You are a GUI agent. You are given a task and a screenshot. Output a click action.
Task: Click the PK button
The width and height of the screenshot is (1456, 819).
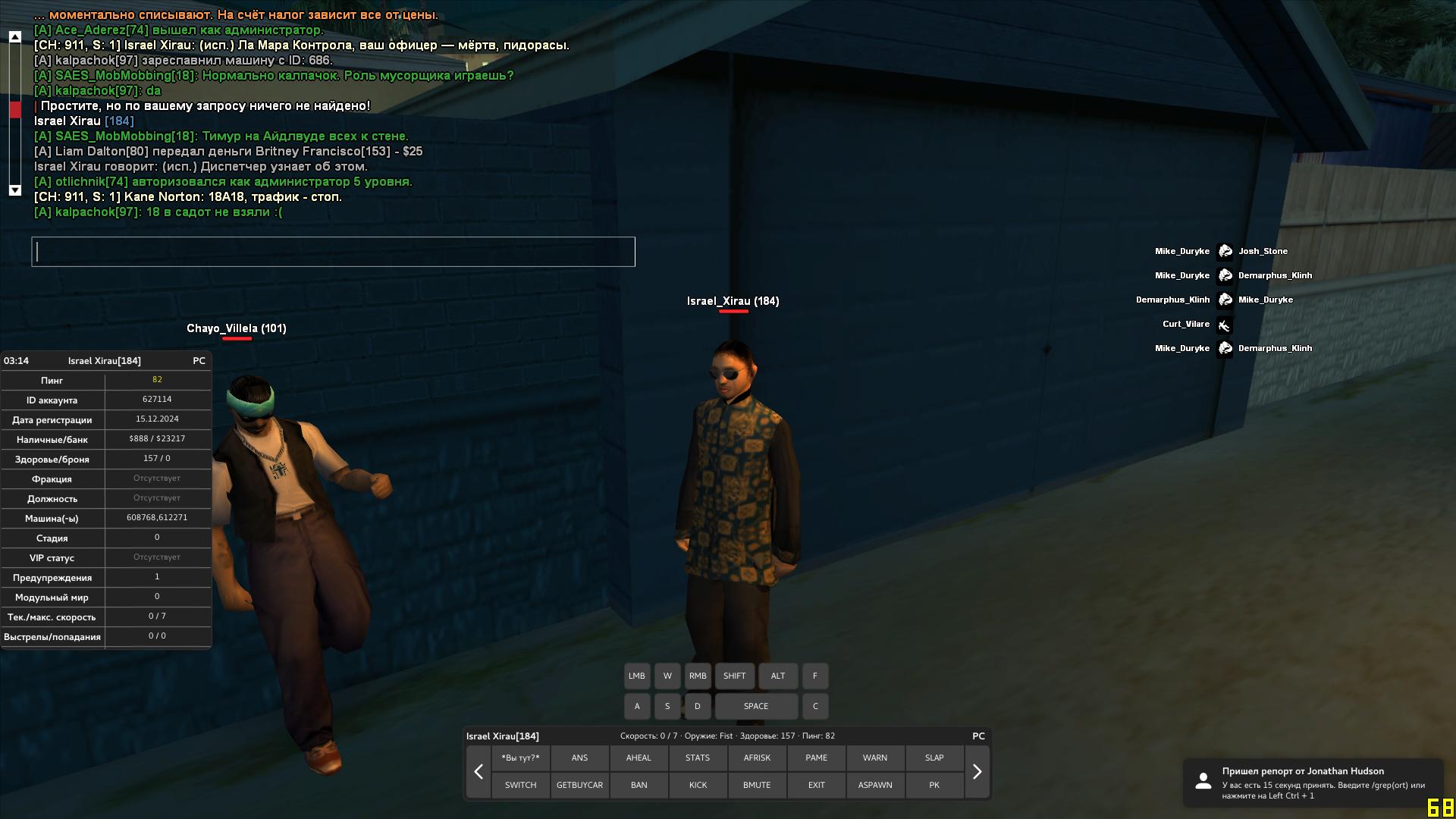click(934, 785)
